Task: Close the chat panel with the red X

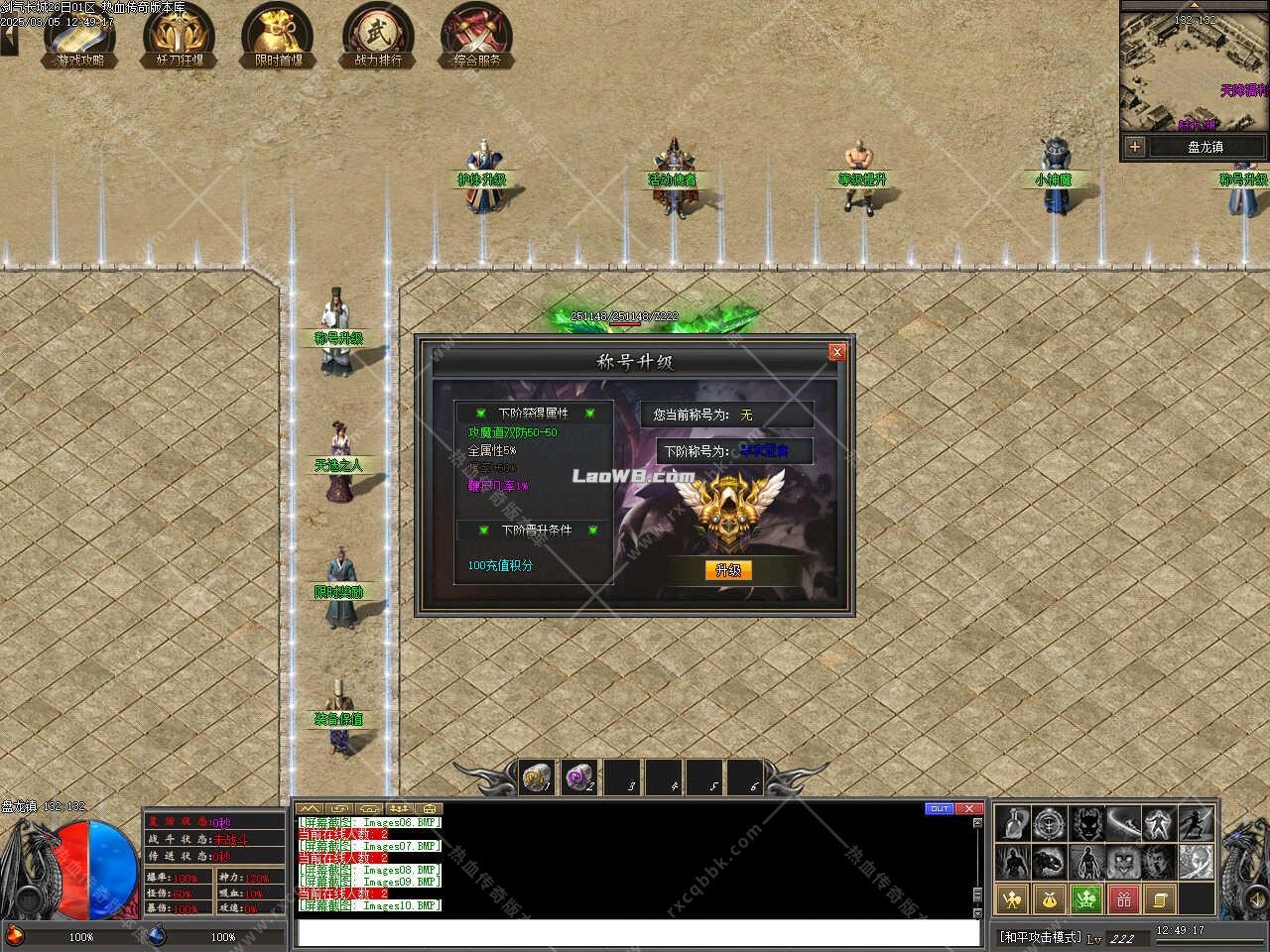Action: coord(969,809)
